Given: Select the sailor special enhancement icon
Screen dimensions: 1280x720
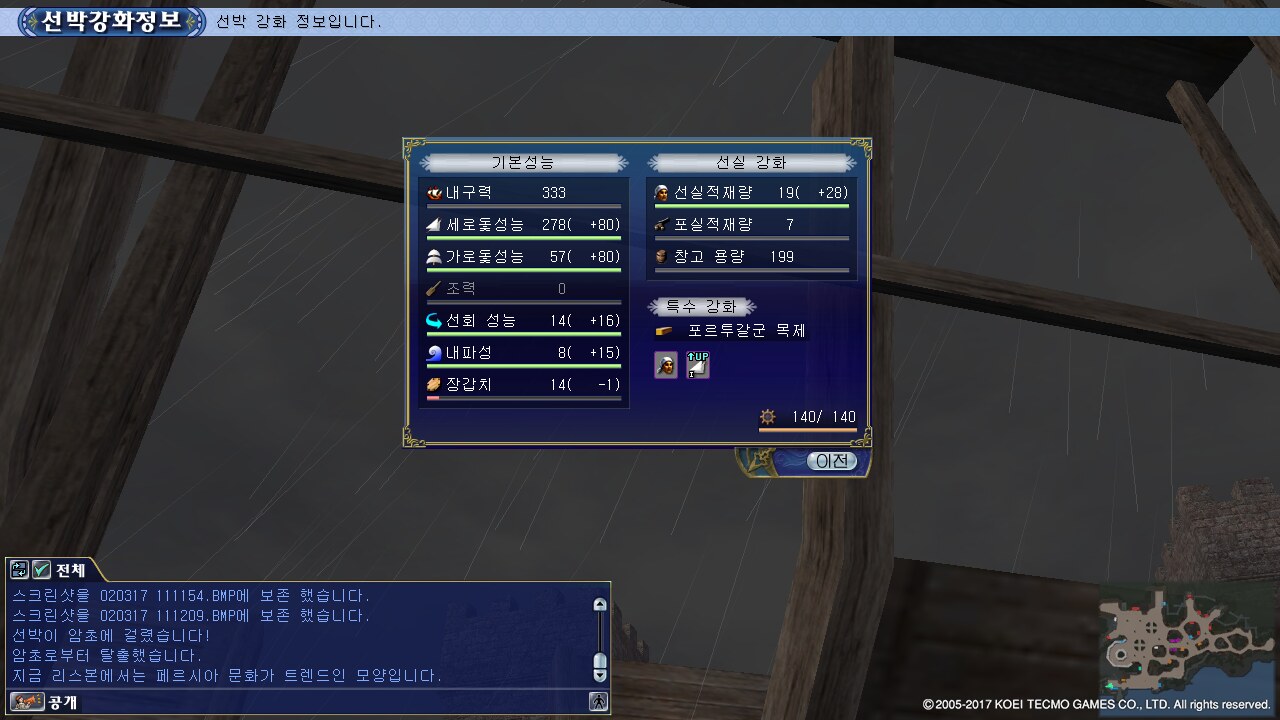Looking at the screenshot, I should [665, 365].
